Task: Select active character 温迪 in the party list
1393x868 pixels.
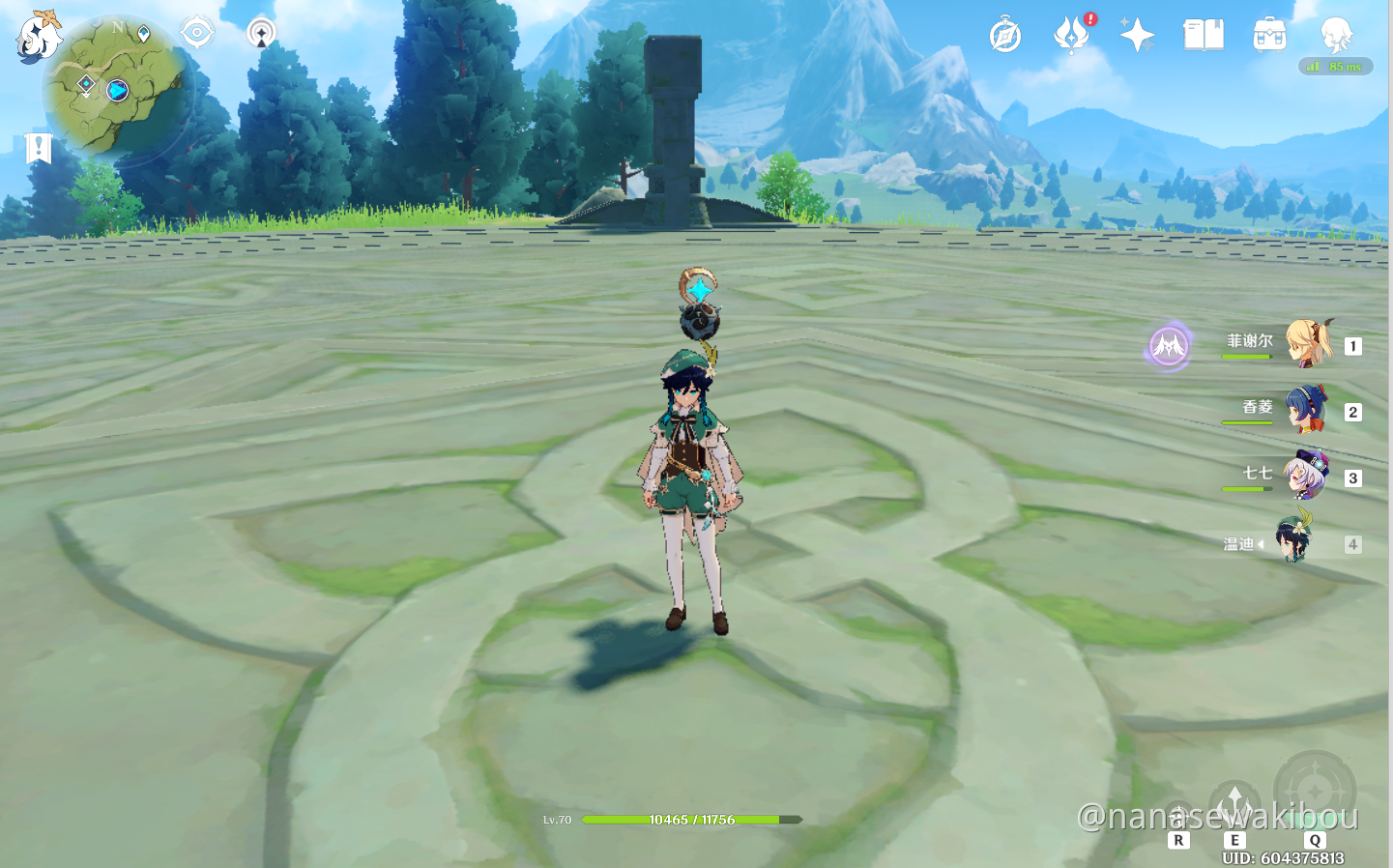Action: point(1293,543)
